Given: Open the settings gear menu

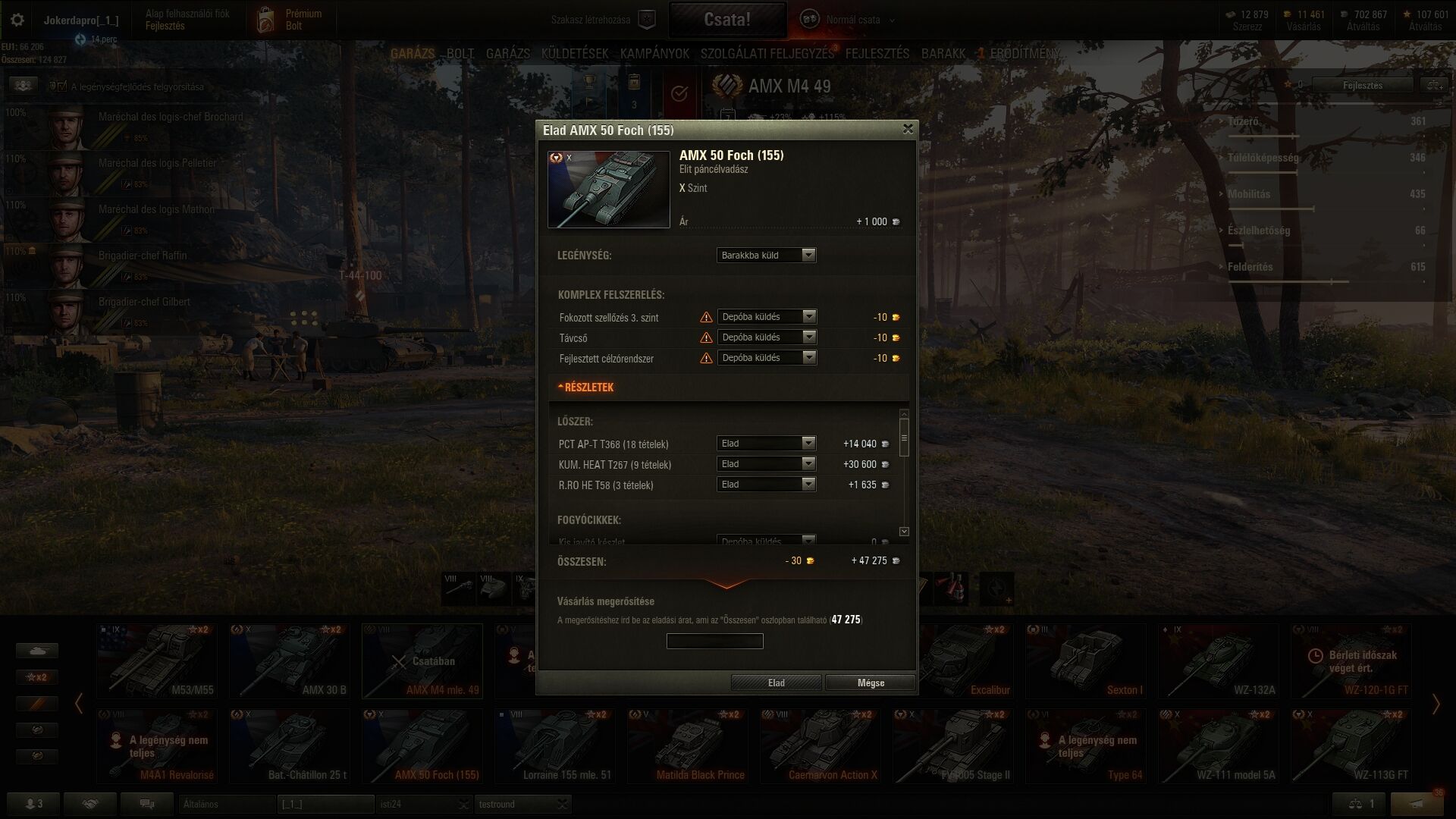Looking at the screenshot, I should (17, 20).
